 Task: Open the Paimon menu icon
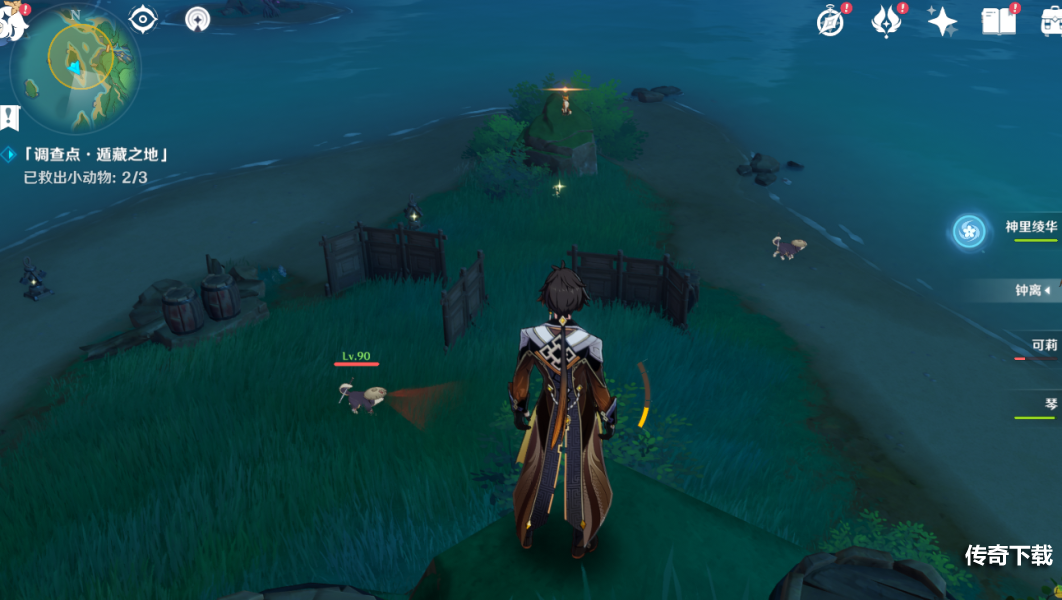(12, 20)
